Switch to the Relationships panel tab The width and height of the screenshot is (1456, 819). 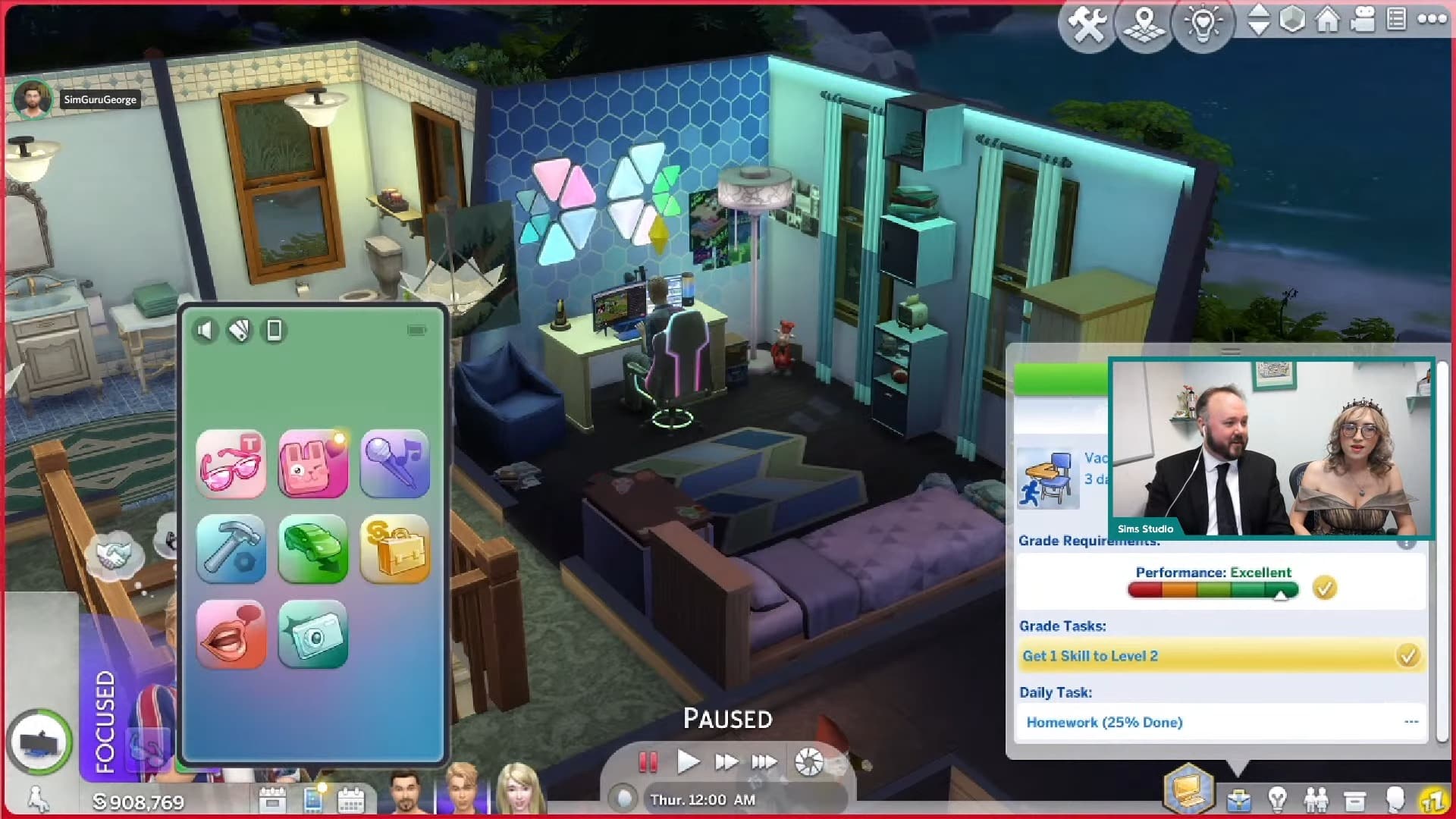(x=1316, y=800)
